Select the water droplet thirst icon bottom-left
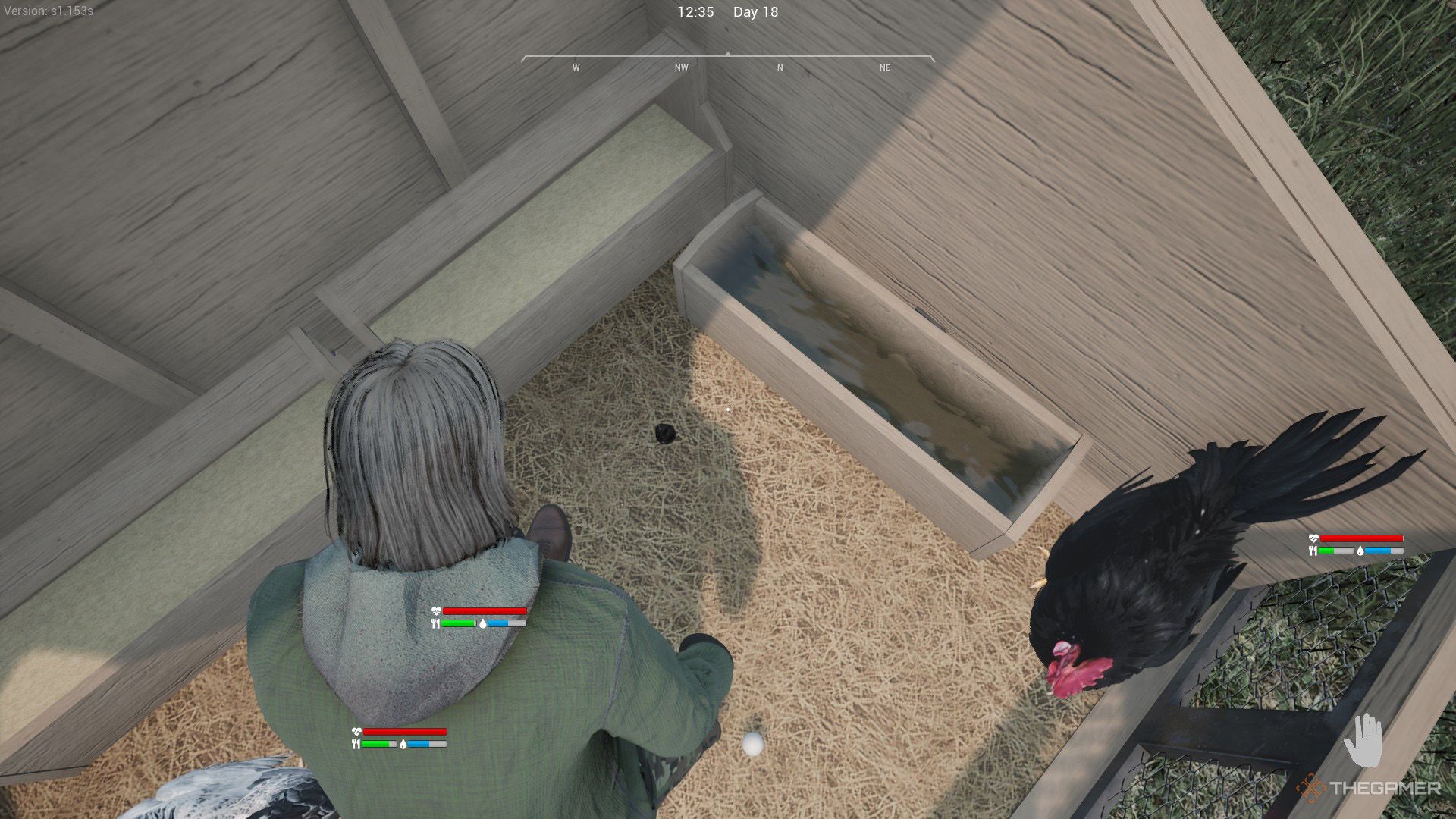The width and height of the screenshot is (1456, 819). (403, 745)
